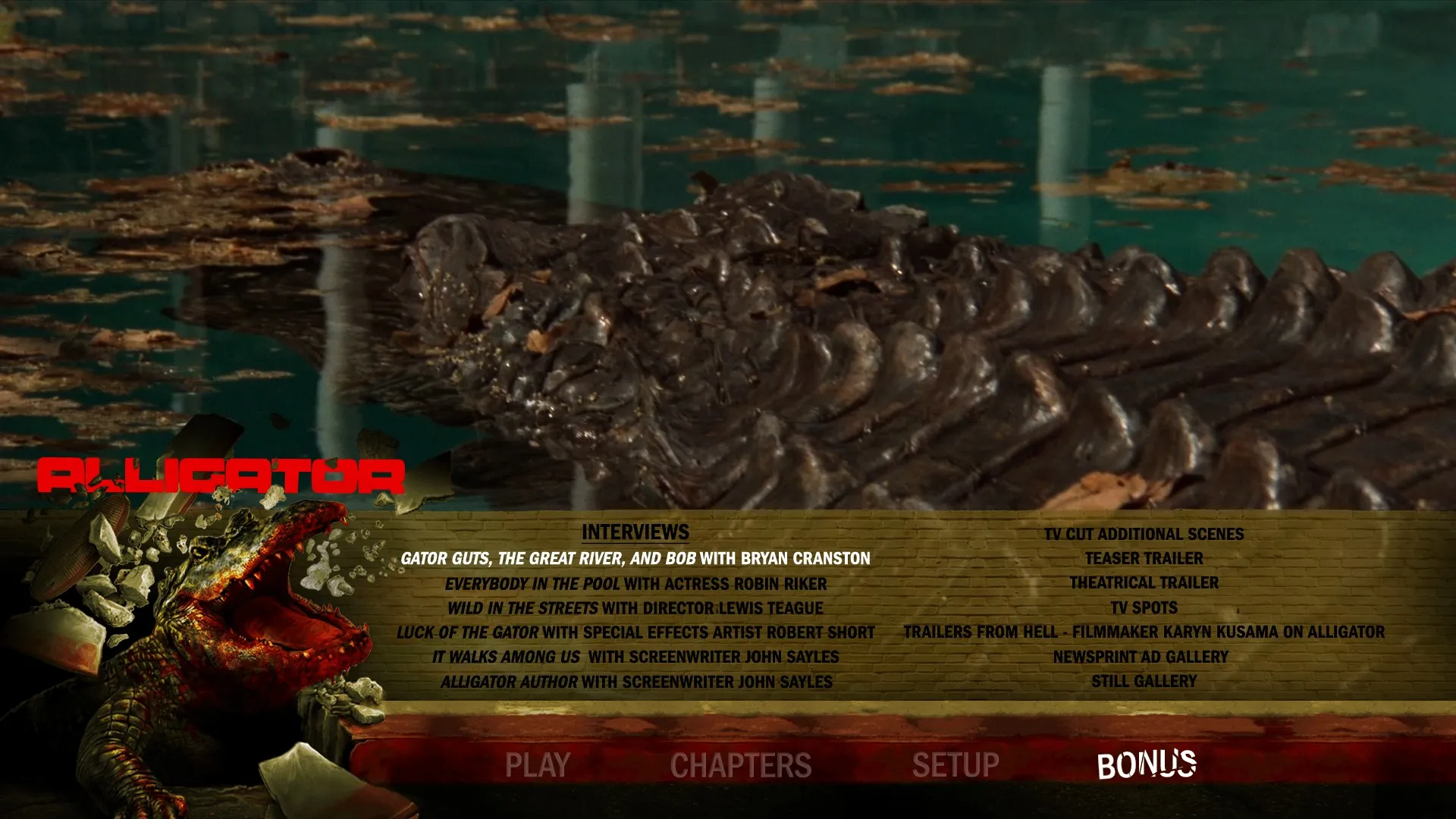Go to the Setup menu

pyautogui.click(x=955, y=764)
